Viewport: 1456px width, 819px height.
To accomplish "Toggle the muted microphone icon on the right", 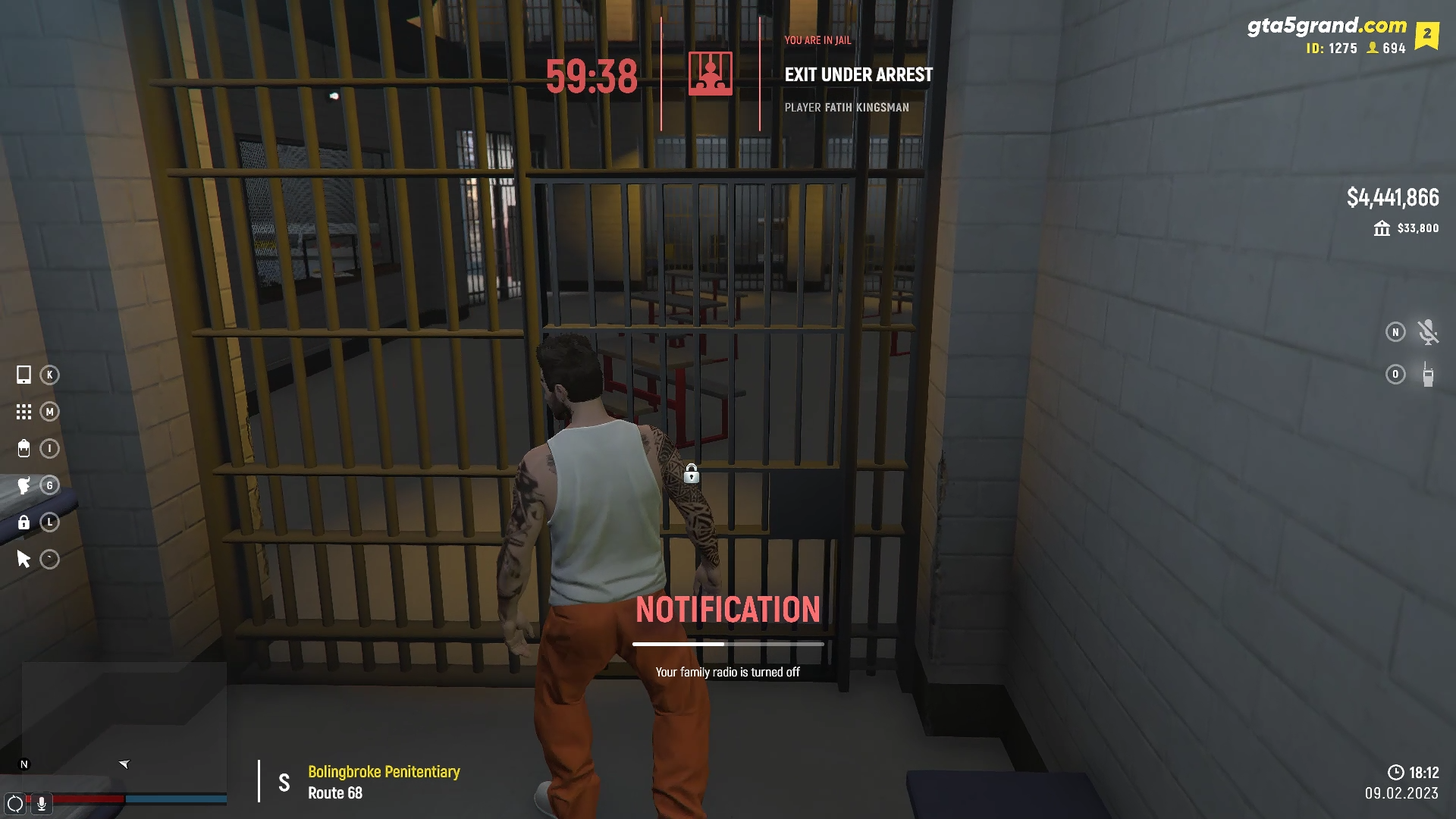I will pyautogui.click(x=1427, y=332).
